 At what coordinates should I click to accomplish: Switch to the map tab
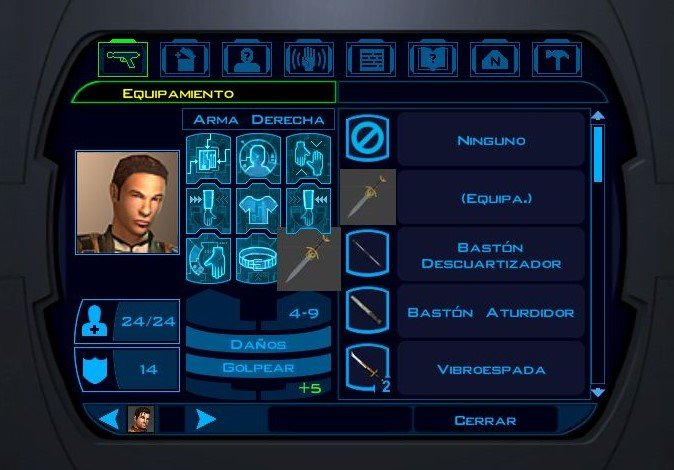tap(495, 60)
